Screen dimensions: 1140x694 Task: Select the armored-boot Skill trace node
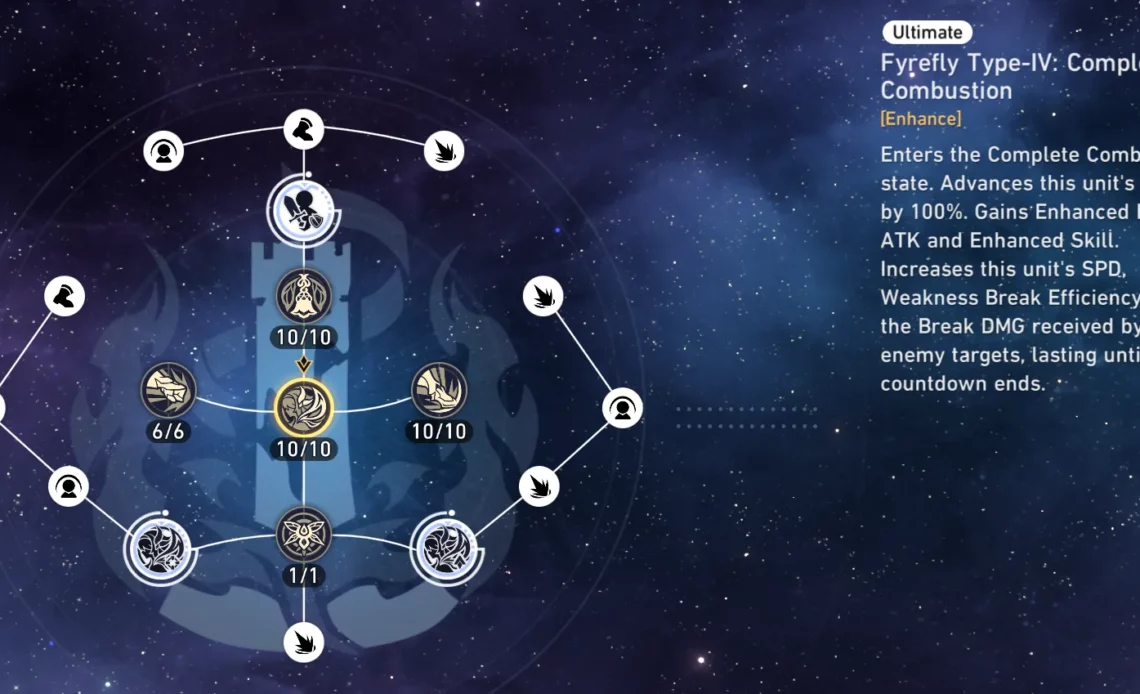tap(439, 390)
